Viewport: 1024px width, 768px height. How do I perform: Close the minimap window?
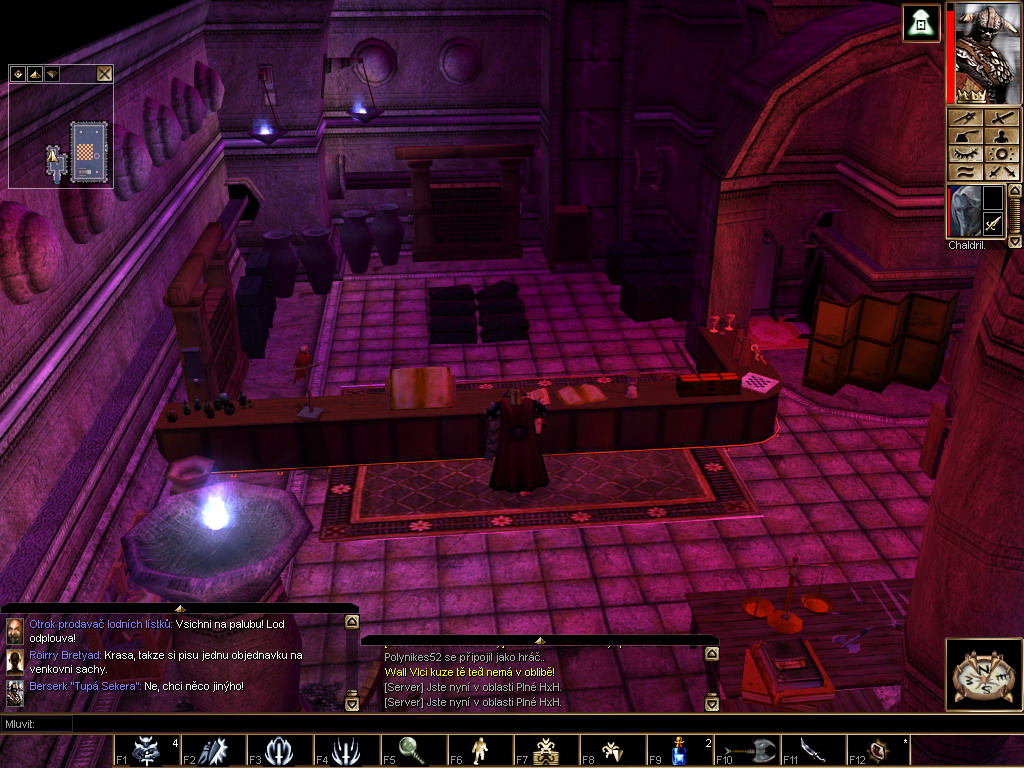click(104, 73)
